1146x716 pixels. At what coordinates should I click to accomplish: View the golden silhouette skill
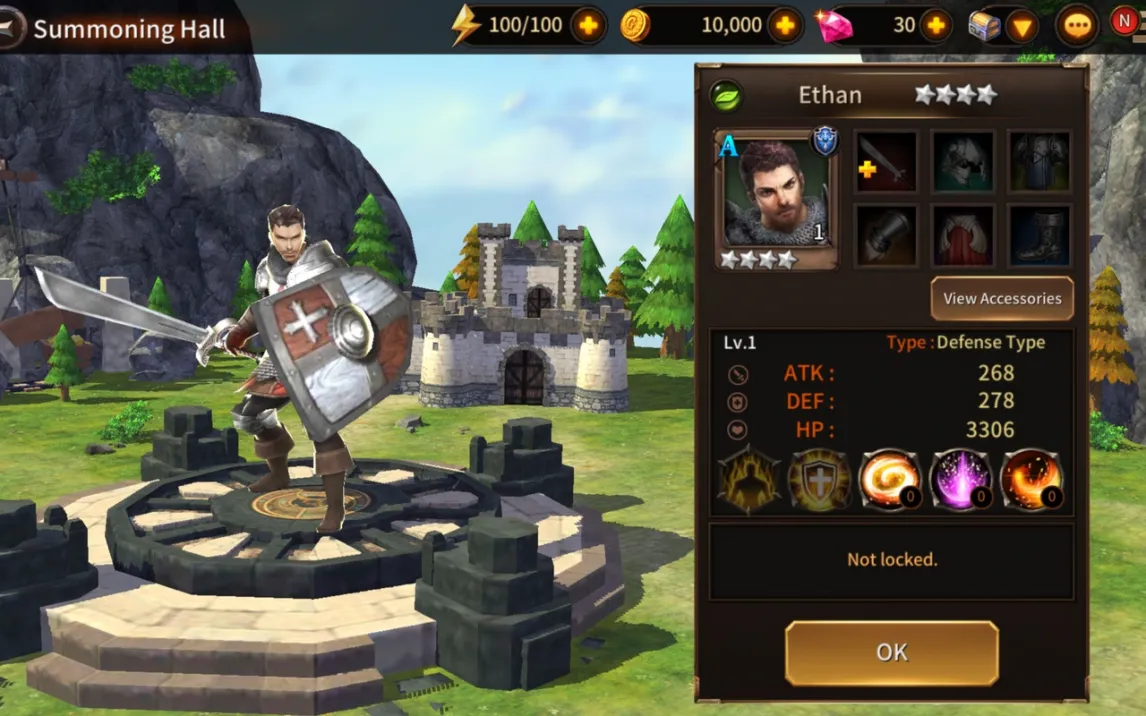click(x=747, y=480)
